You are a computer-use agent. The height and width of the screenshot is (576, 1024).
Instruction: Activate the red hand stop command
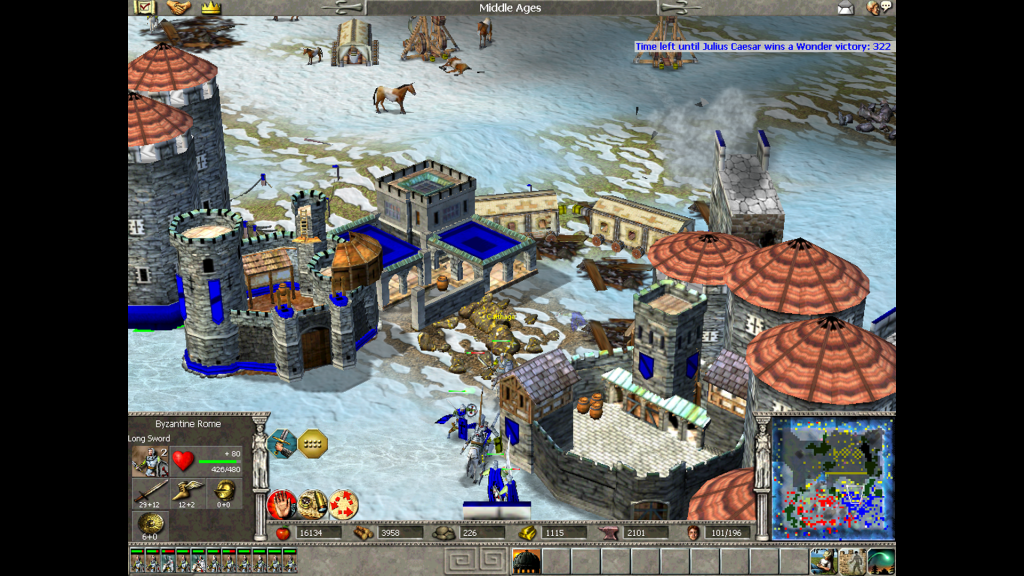282,504
